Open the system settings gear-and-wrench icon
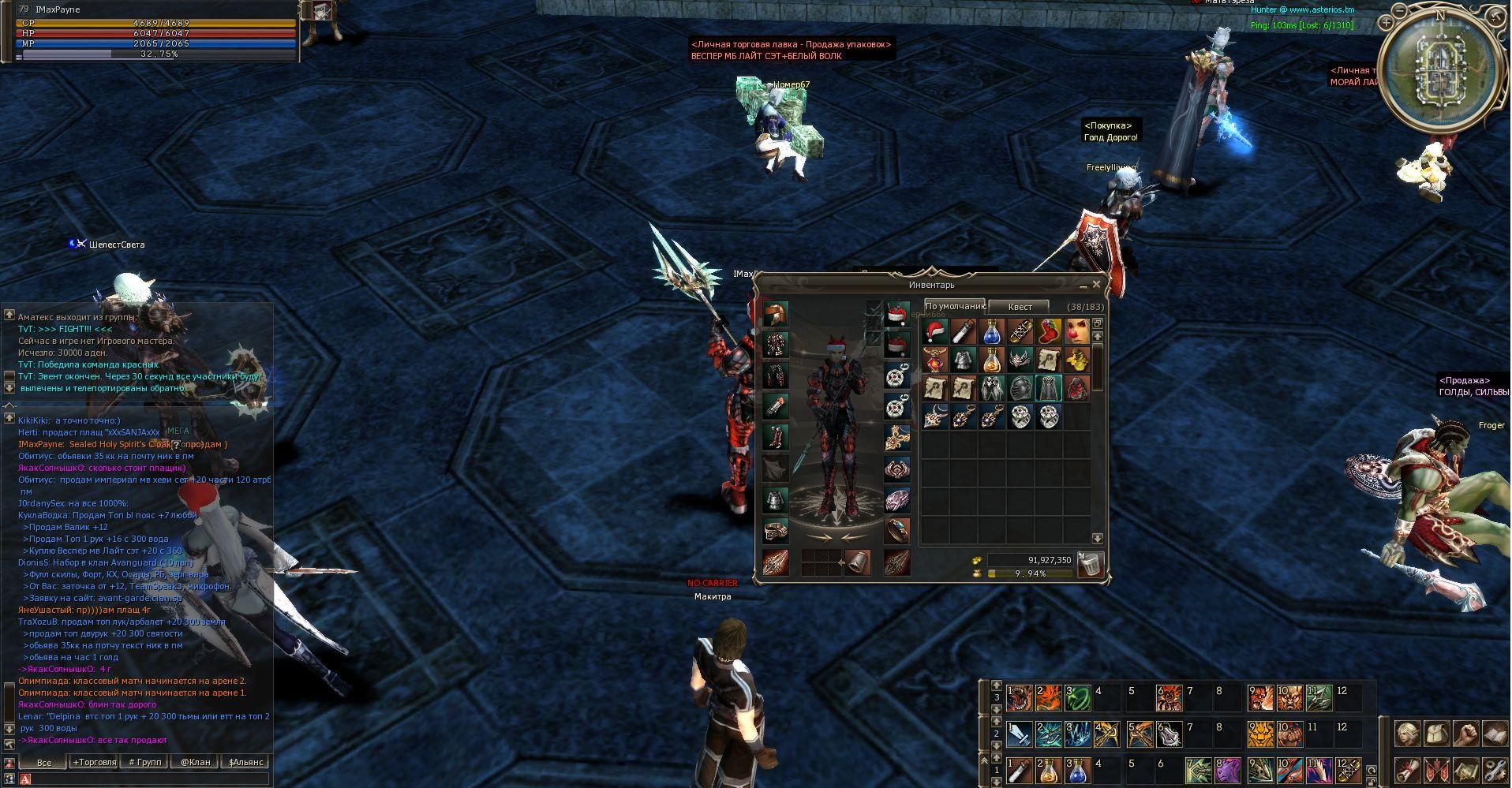The height and width of the screenshot is (788, 1512). [x=1494, y=770]
